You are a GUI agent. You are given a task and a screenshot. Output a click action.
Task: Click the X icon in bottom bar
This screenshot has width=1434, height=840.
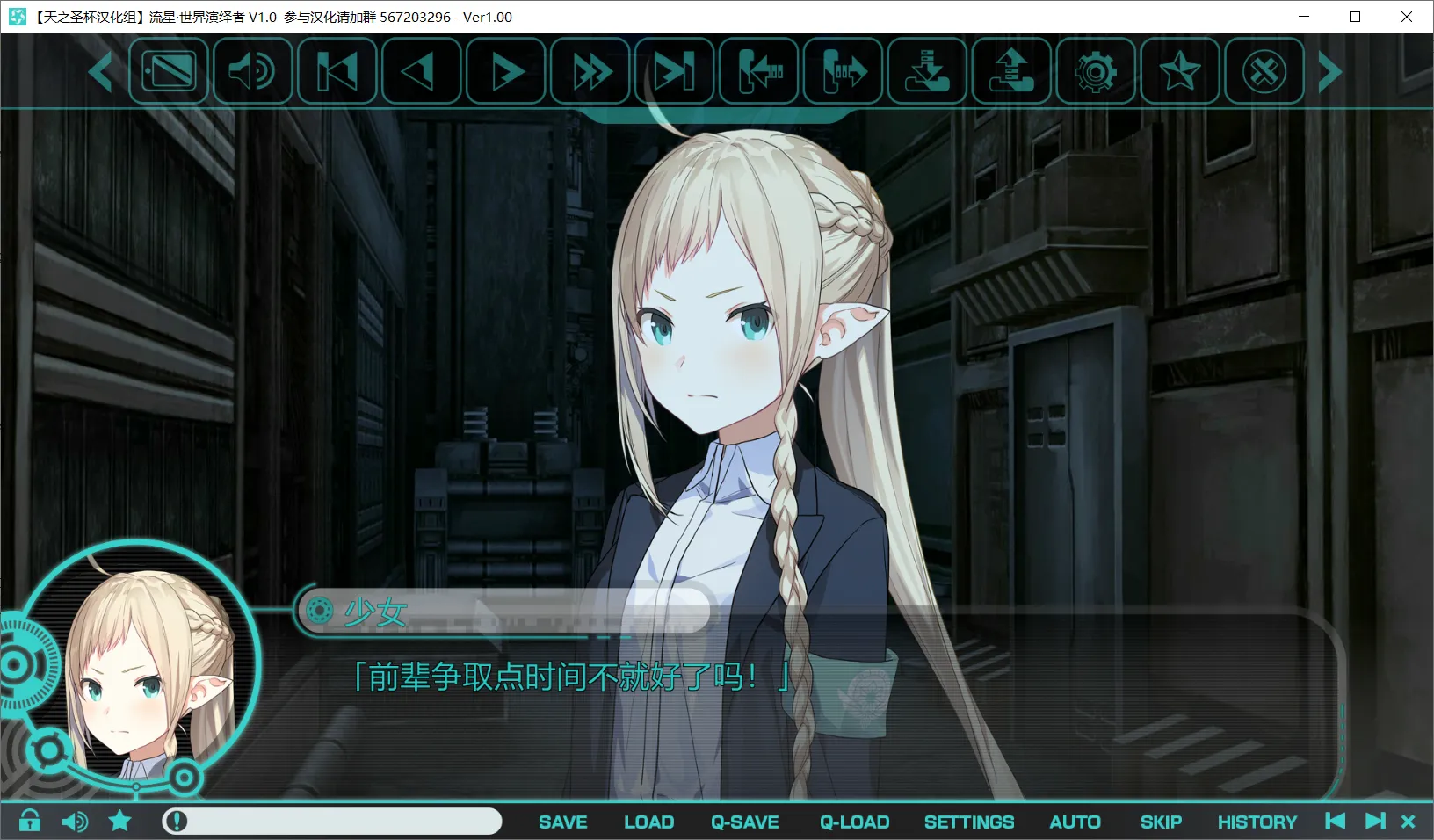point(1408,821)
